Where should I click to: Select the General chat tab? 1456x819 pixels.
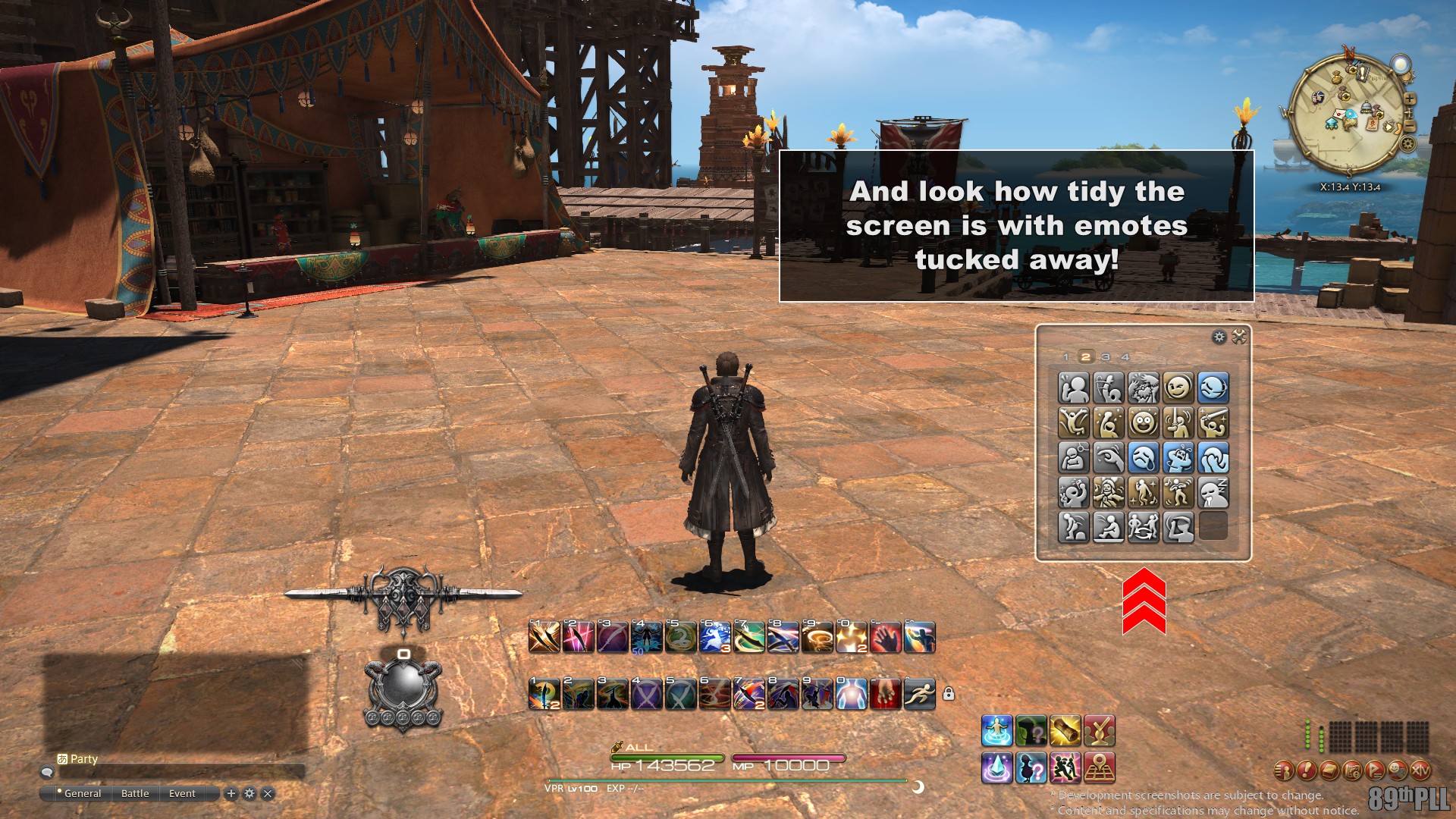82,793
